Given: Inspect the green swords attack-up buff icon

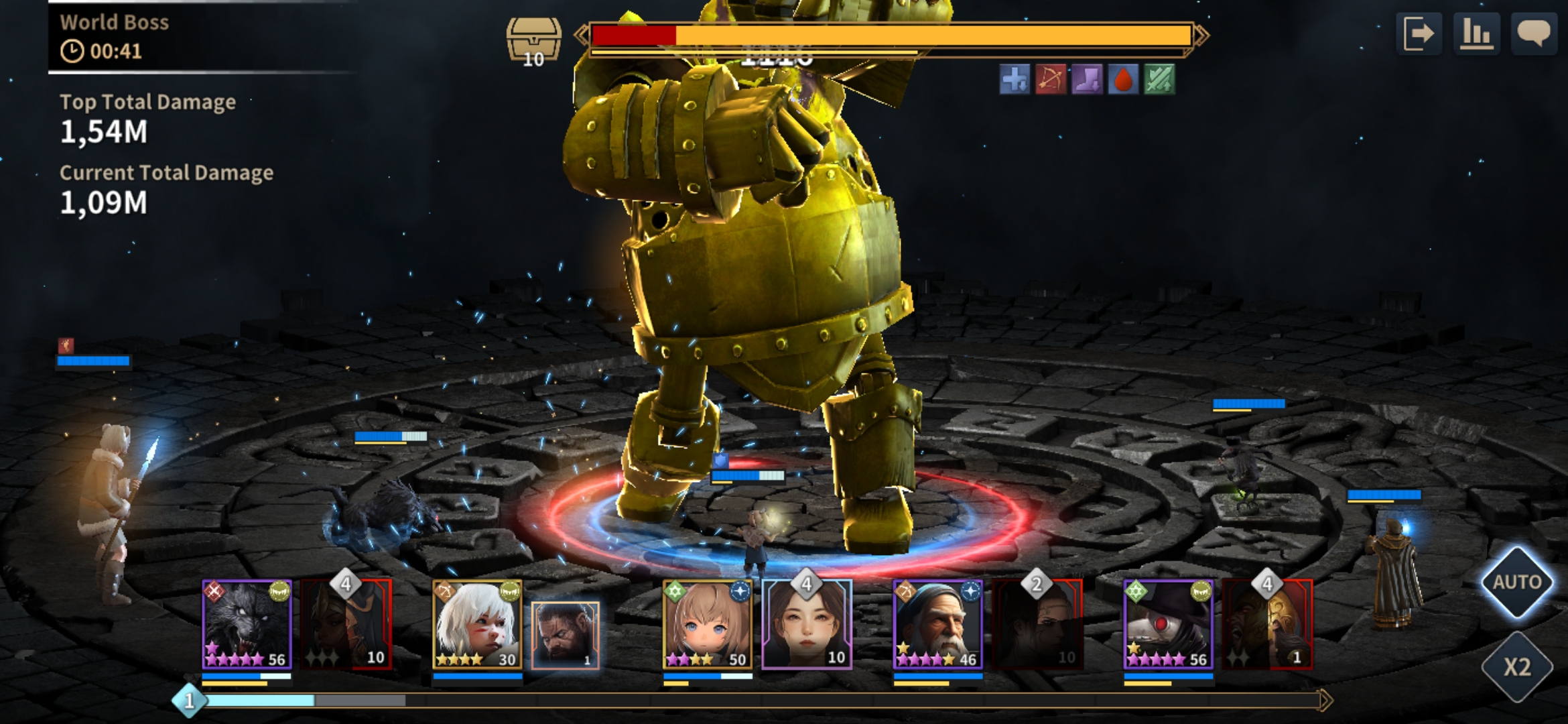Looking at the screenshot, I should 1159,80.
